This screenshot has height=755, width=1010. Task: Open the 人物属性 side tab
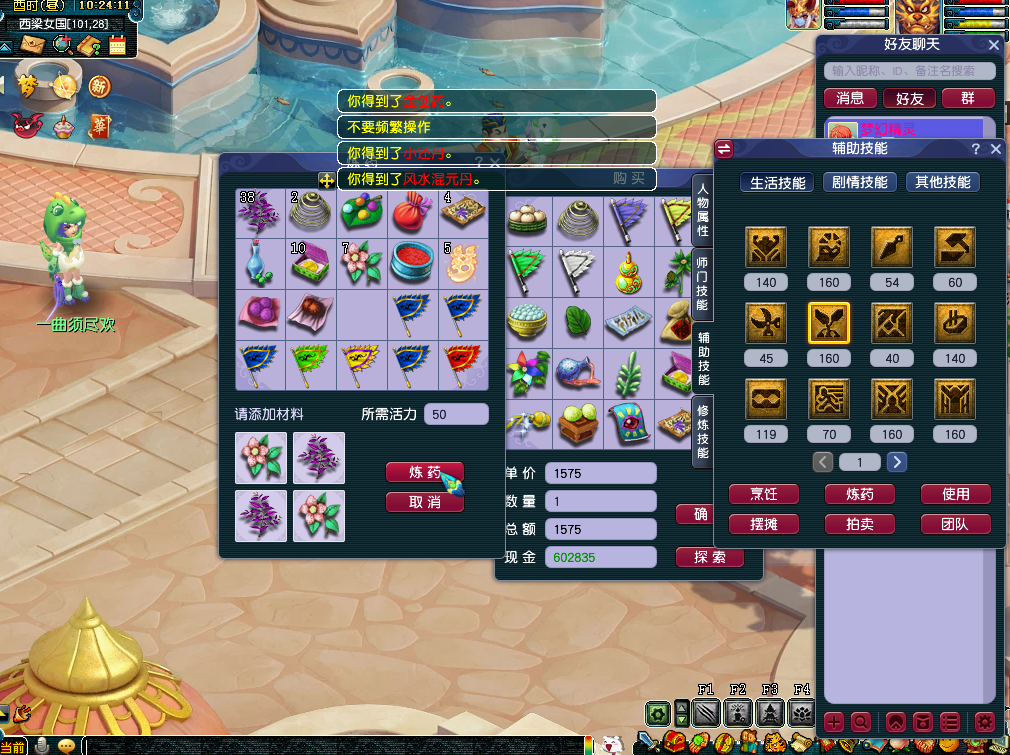tap(703, 210)
